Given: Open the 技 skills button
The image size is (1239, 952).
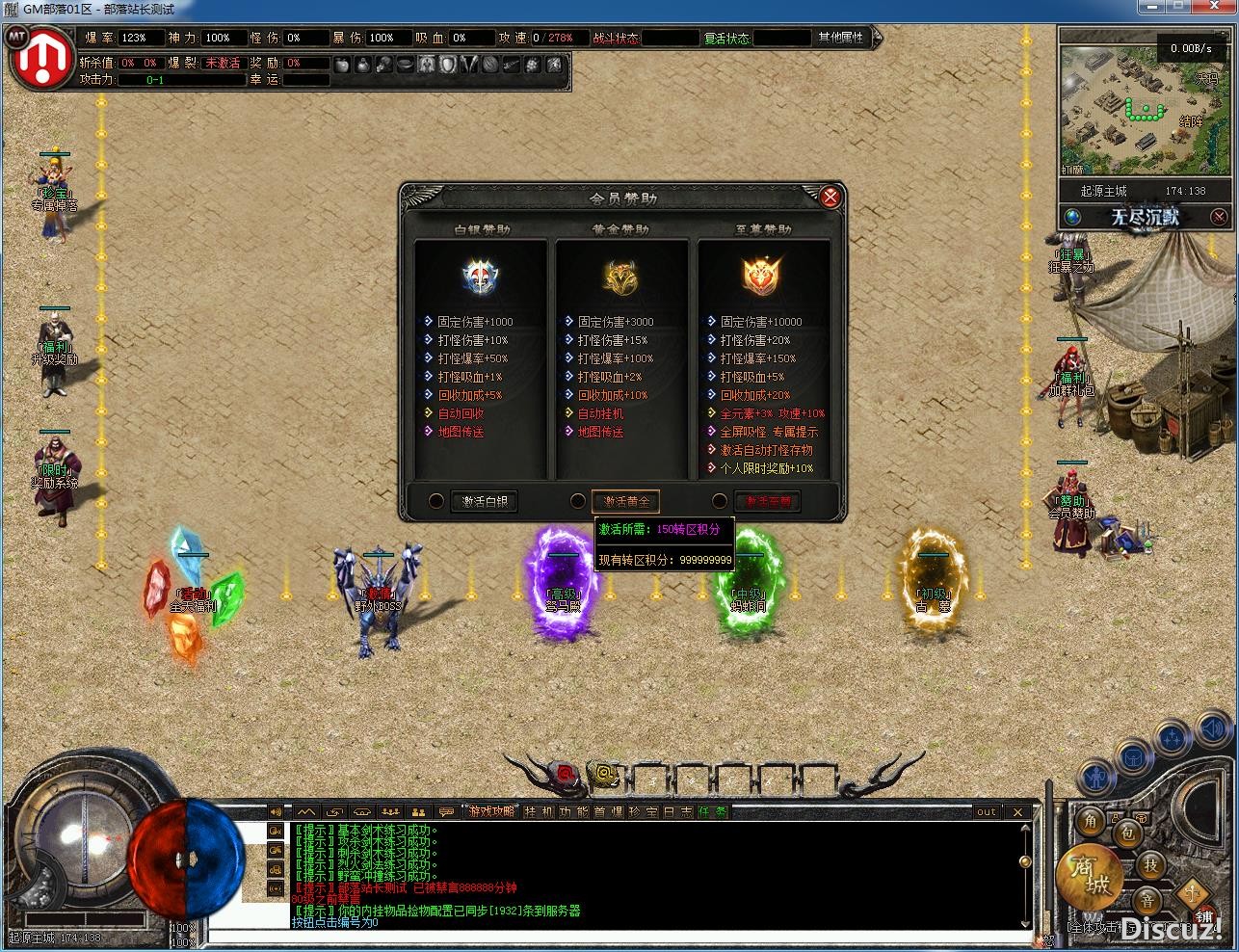Looking at the screenshot, I should coord(1150,864).
